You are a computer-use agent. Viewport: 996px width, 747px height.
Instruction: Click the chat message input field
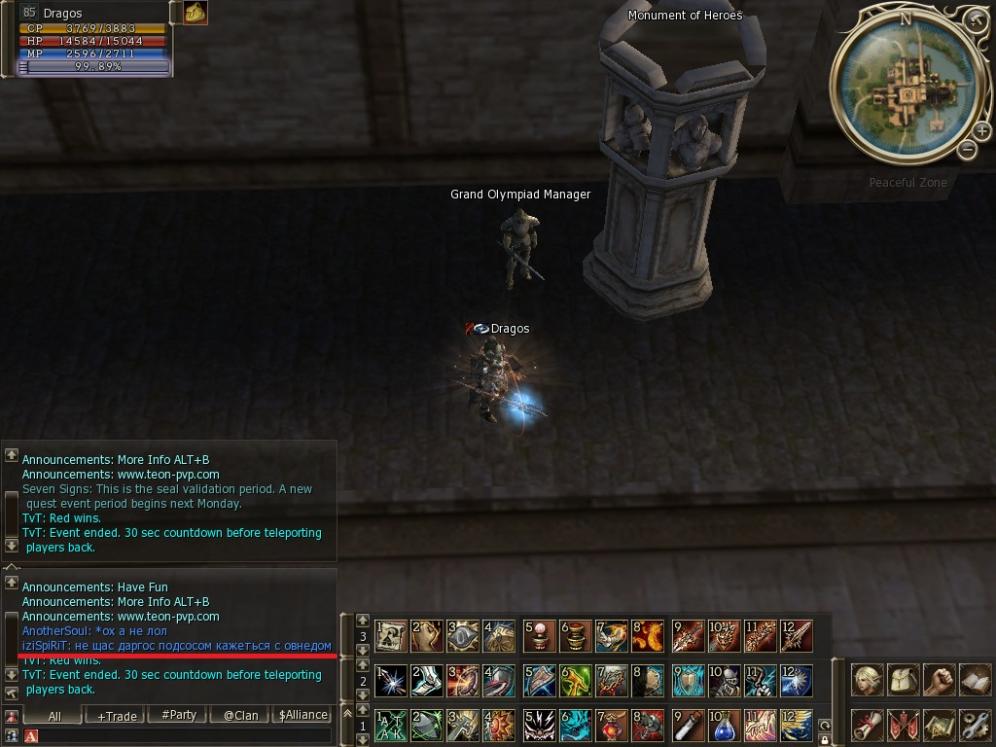(180, 737)
